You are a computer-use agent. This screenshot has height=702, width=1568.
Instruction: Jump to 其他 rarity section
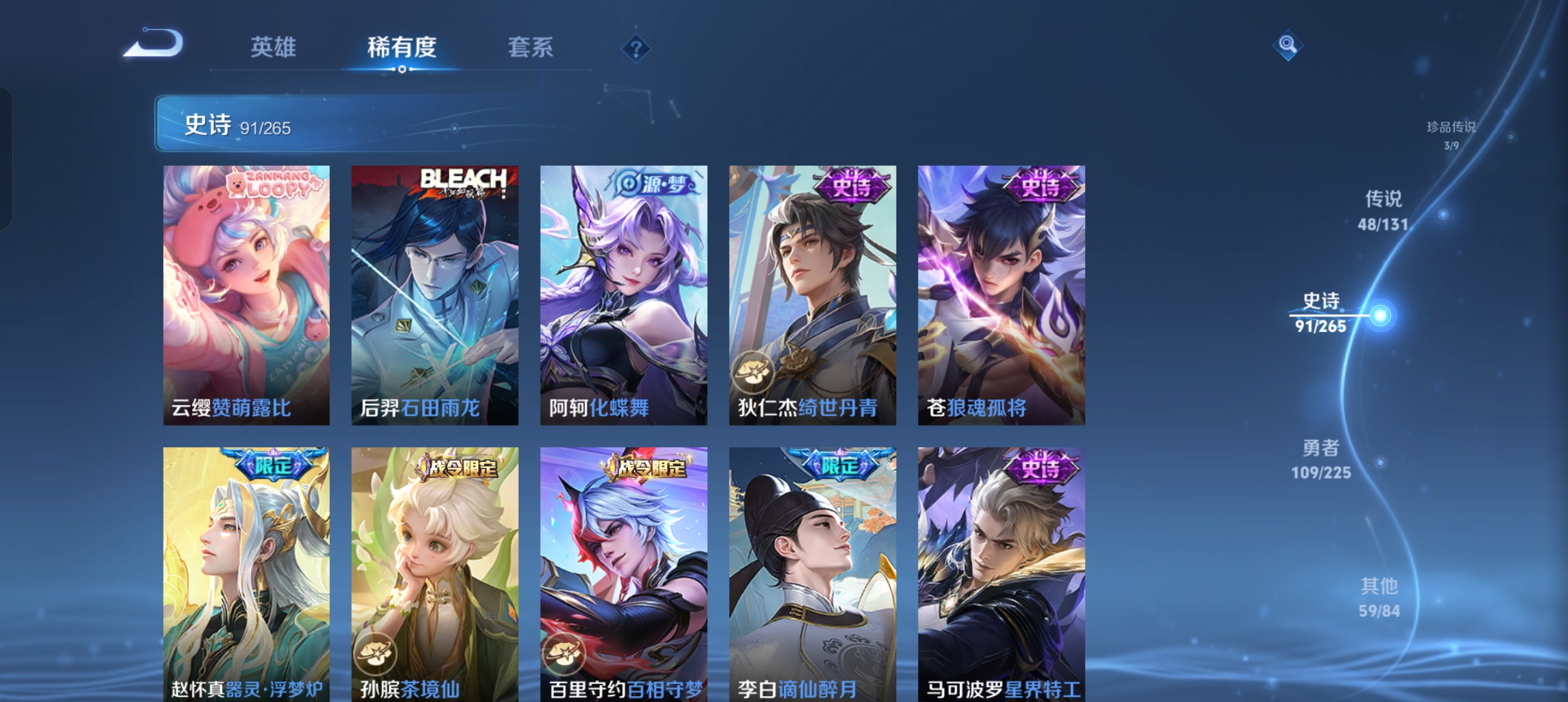tap(1379, 597)
